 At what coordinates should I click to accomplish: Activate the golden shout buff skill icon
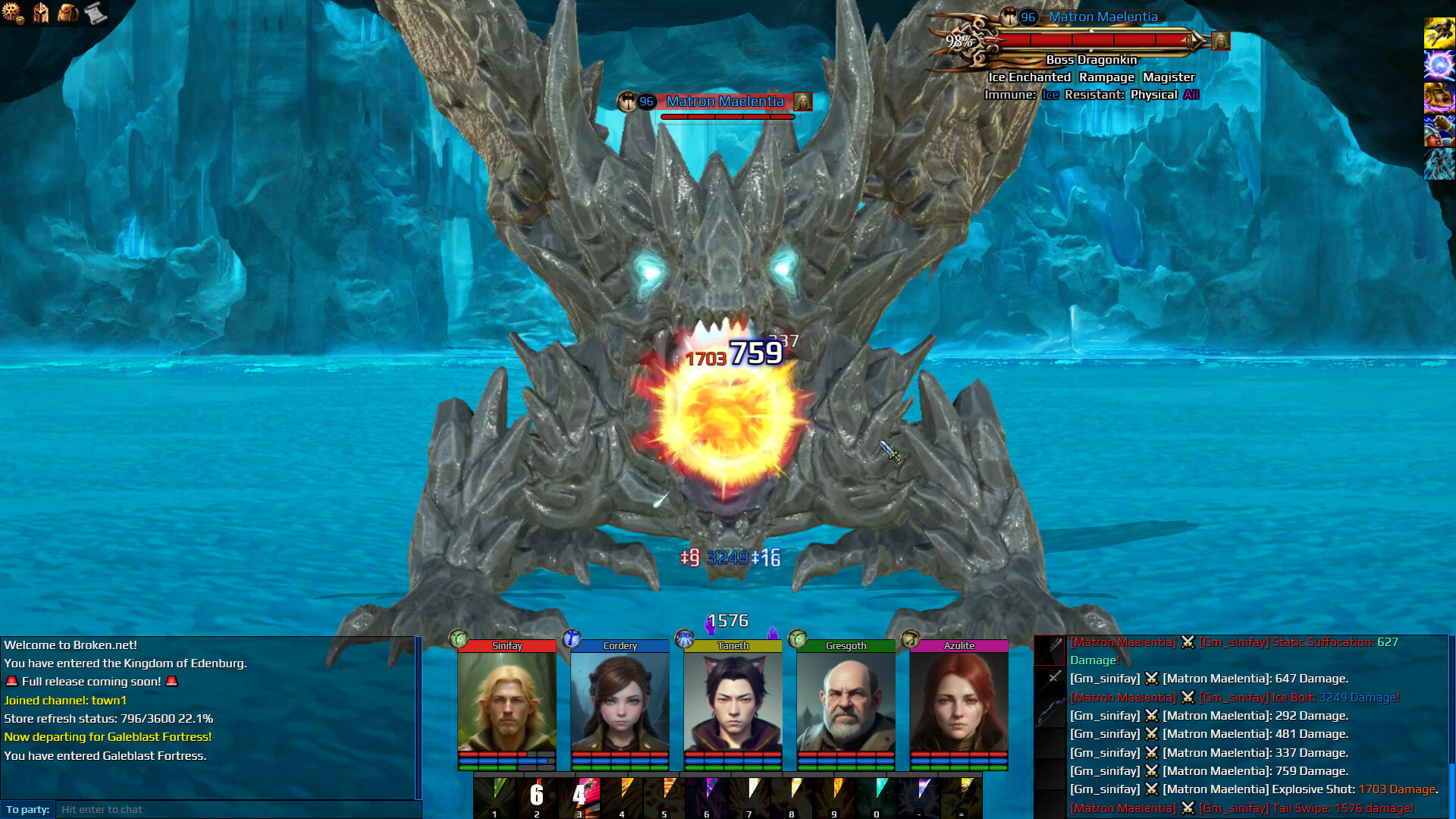point(1440,98)
